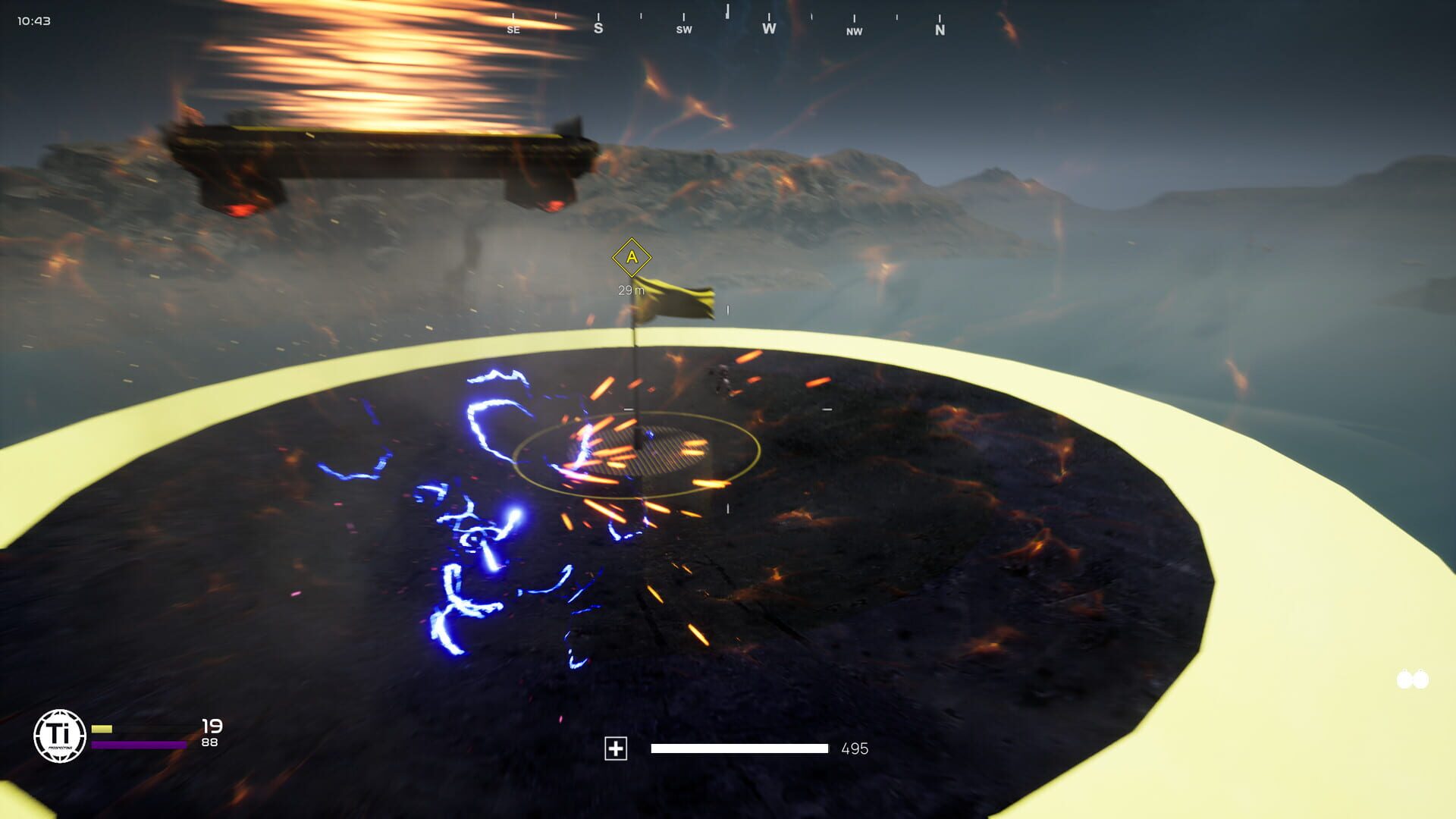
Task: Click the waypoint A diamond marker
Action: pyautogui.click(x=630, y=258)
